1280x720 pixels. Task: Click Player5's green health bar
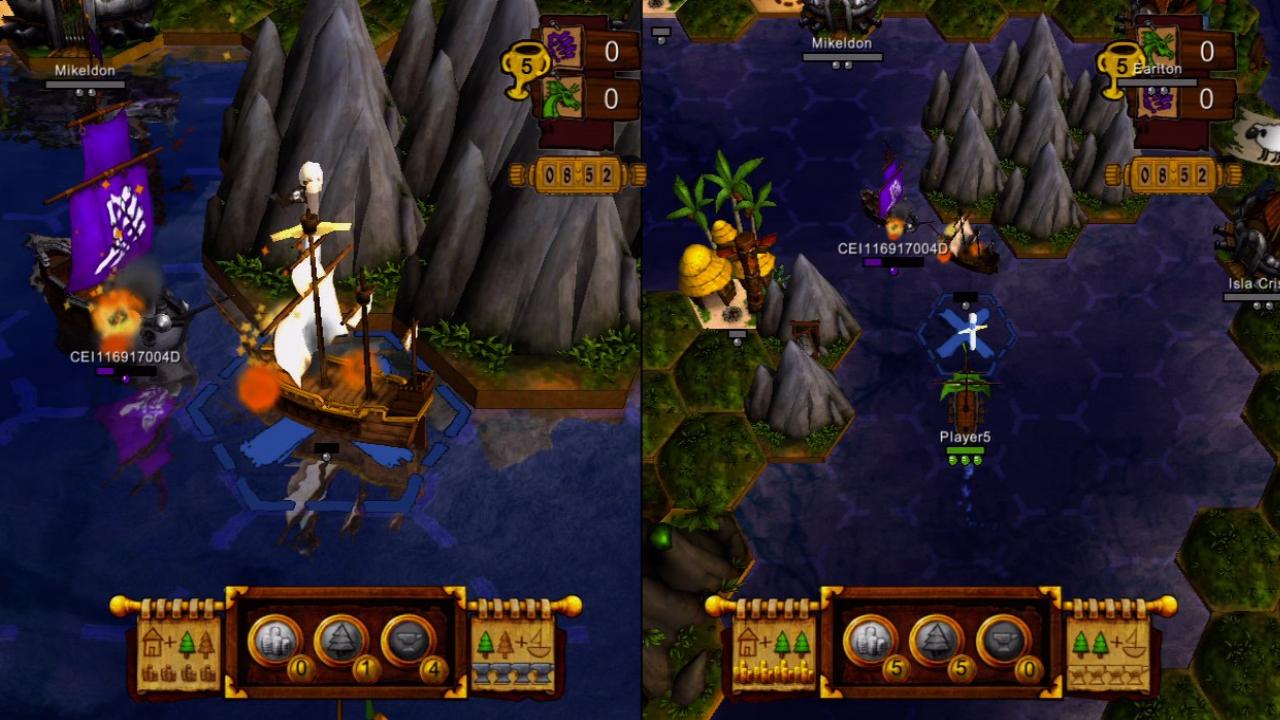coord(964,450)
